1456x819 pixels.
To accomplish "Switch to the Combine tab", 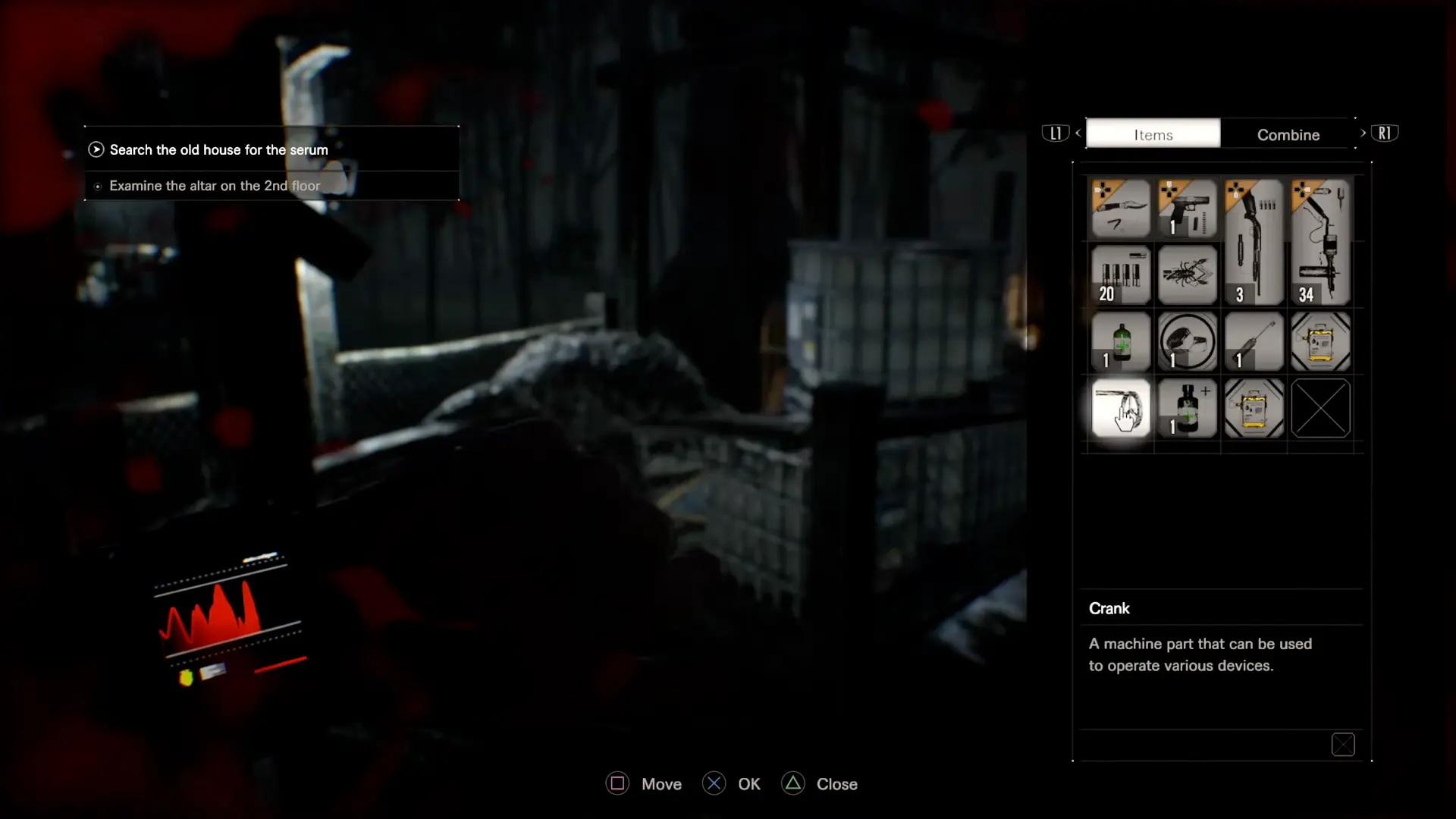I will point(1288,134).
